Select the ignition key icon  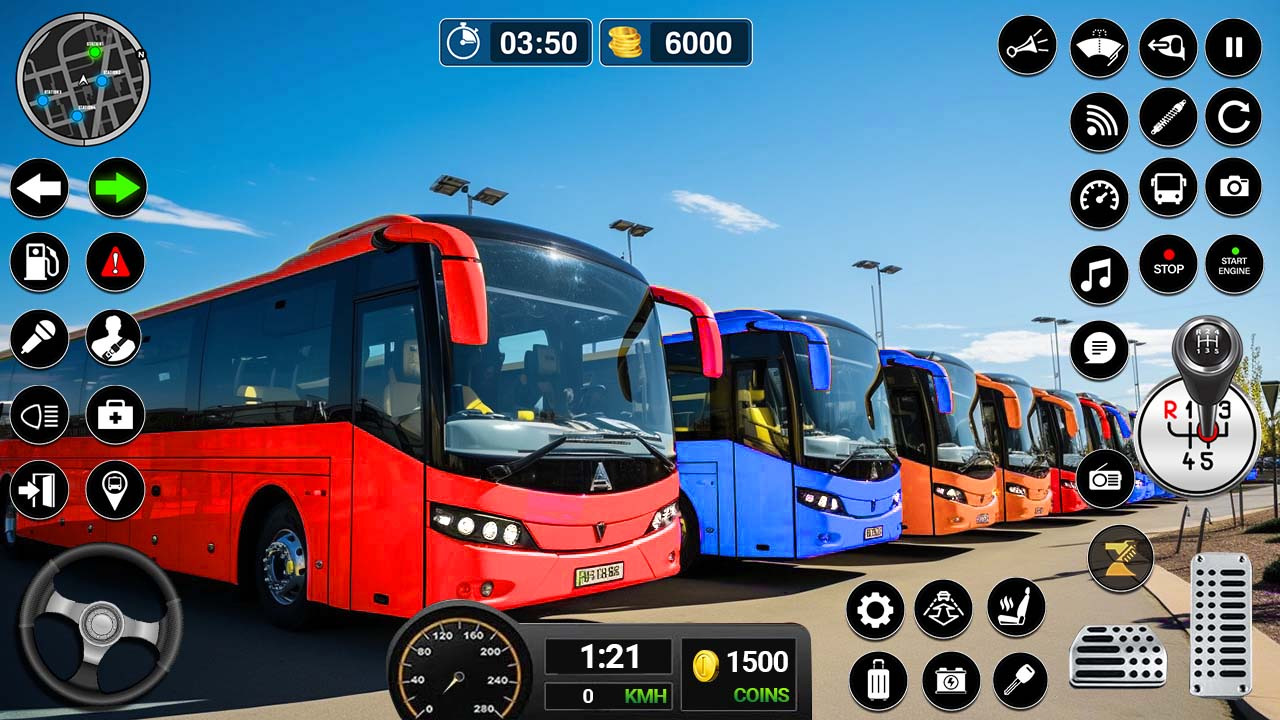pos(1018,678)
